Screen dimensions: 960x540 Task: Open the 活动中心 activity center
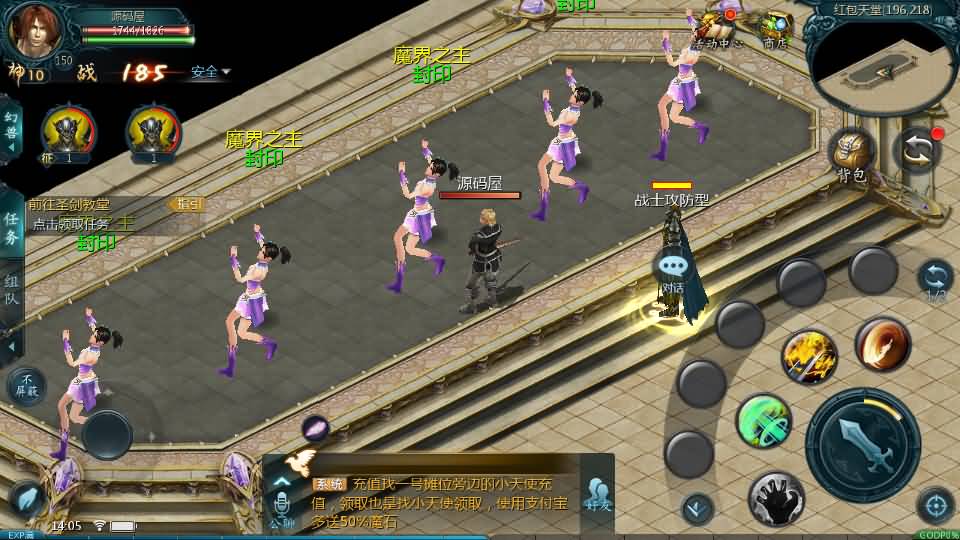718,28
